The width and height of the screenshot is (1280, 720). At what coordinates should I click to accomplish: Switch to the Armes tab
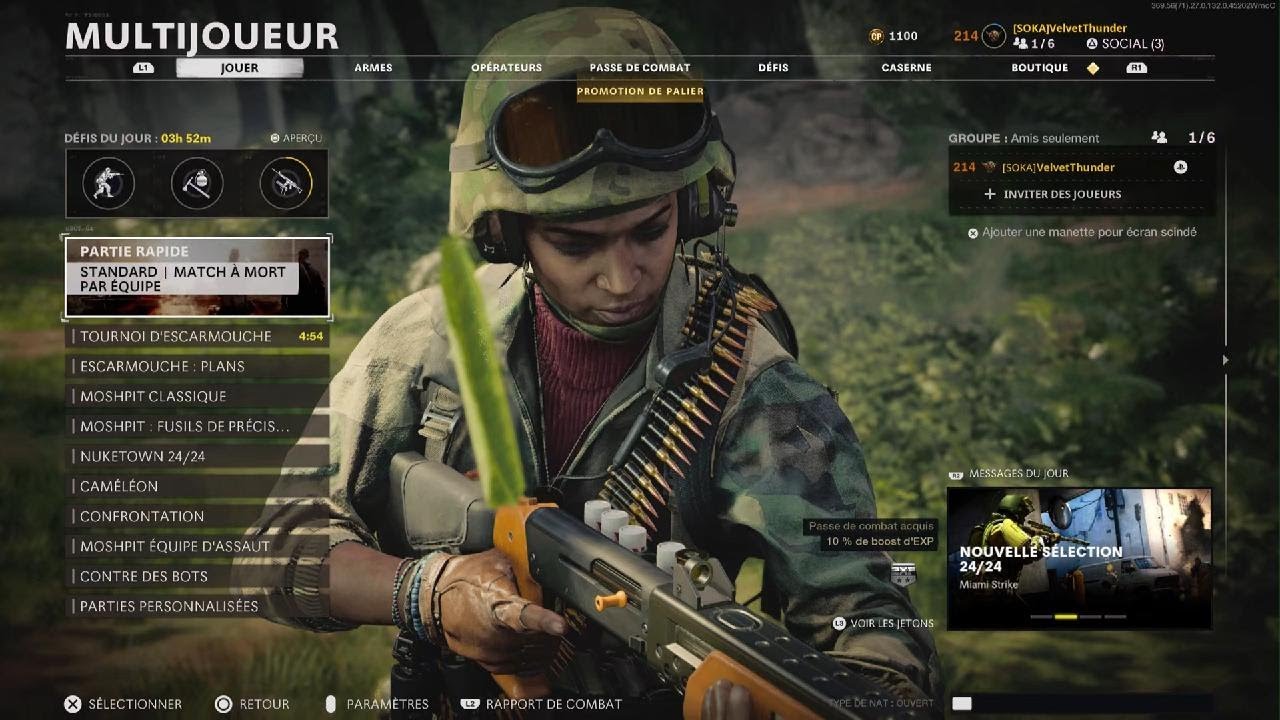click(x=373, y=68)
